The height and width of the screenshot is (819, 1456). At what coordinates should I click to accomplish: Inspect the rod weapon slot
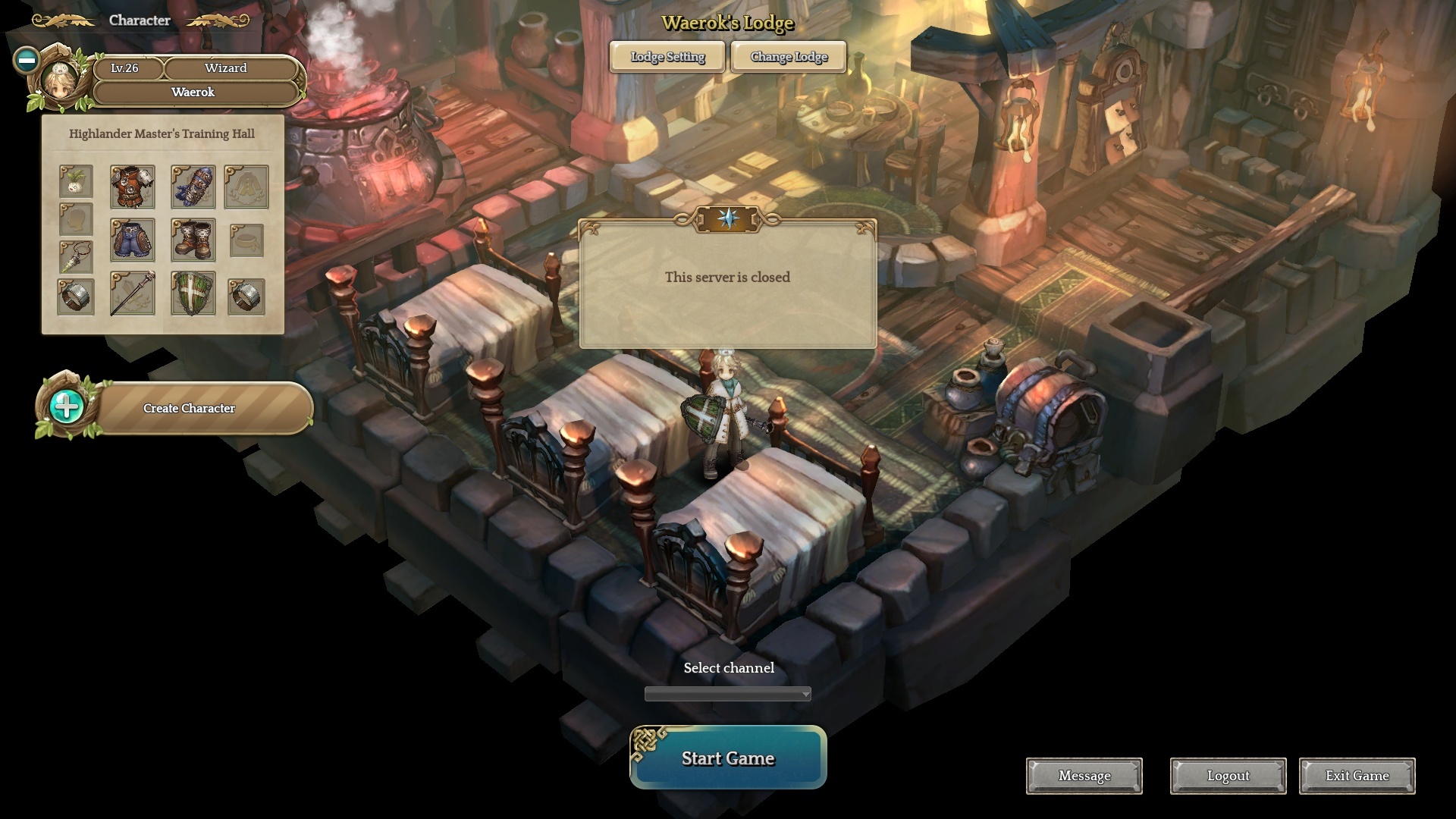[x=133, y=293]
